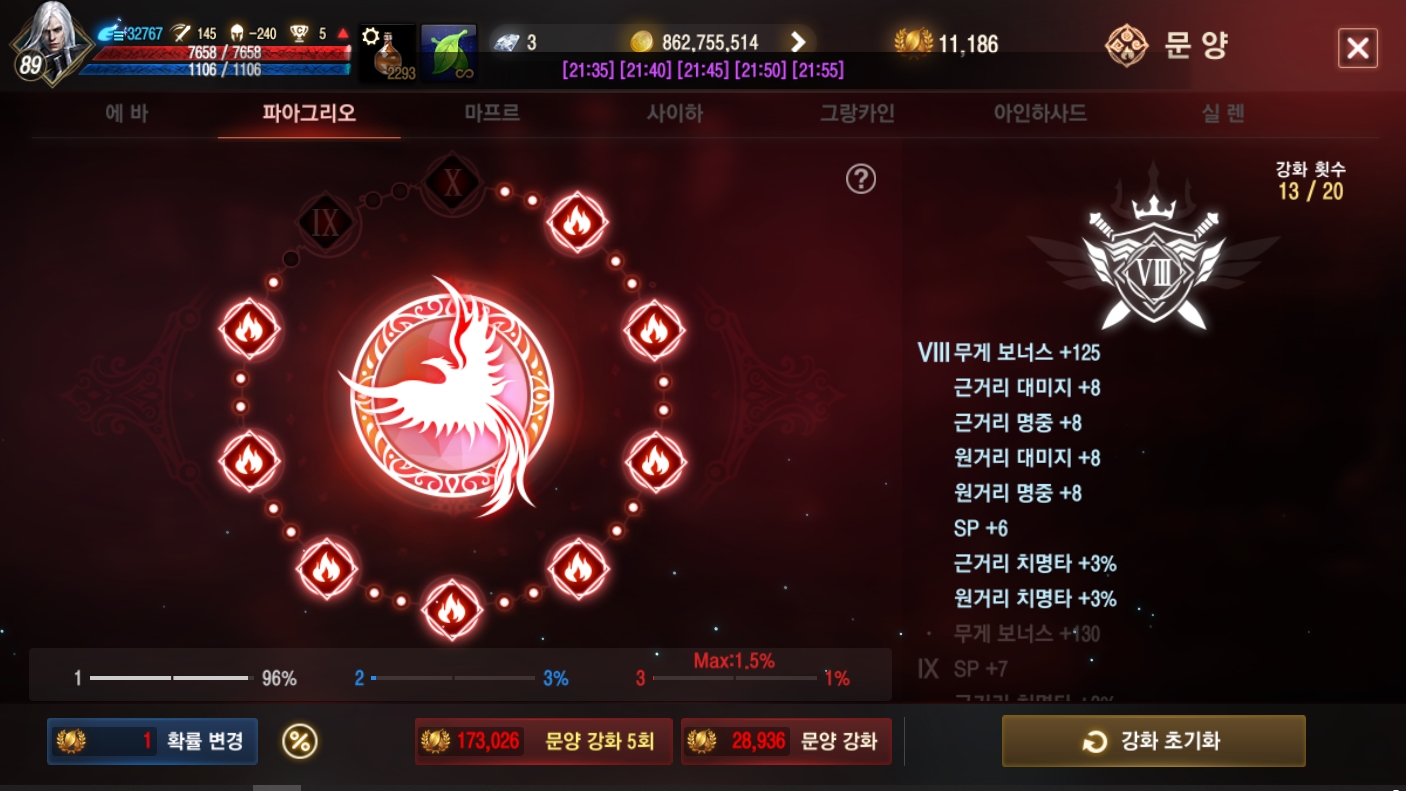Screen dimensions: 1406x791
Task: Select the stage X medallion node
Action: pyautogui.click(x=452, y=183)
